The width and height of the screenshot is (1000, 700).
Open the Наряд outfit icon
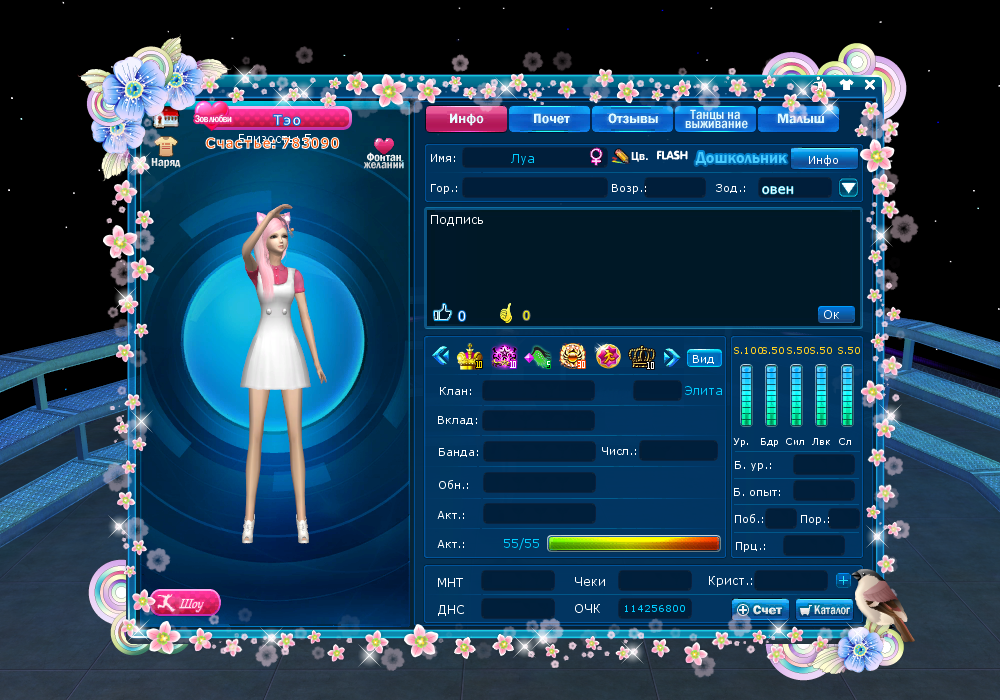click(x=166, y=150)
